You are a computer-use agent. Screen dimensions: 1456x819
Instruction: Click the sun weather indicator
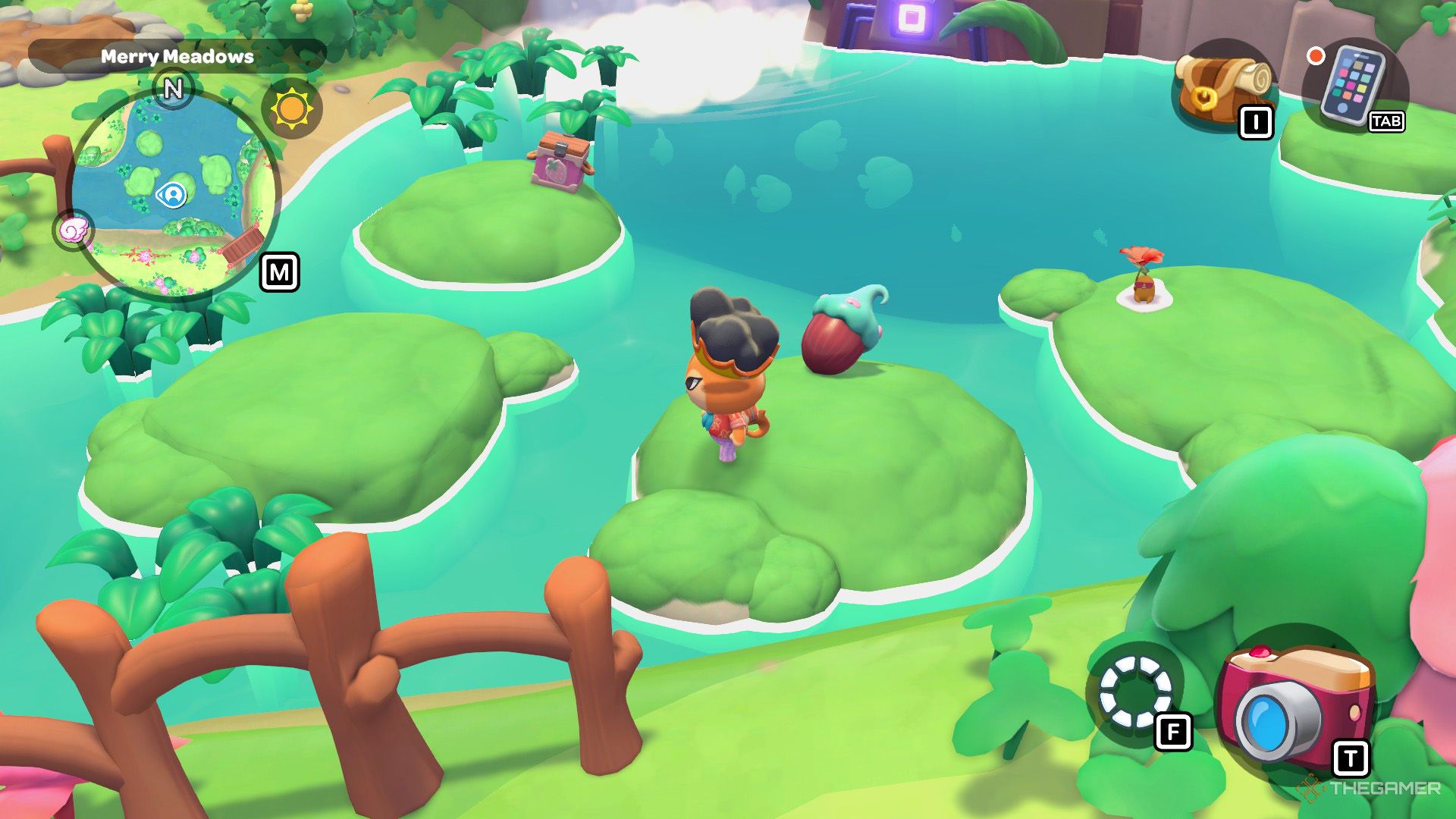coord(290,106)
